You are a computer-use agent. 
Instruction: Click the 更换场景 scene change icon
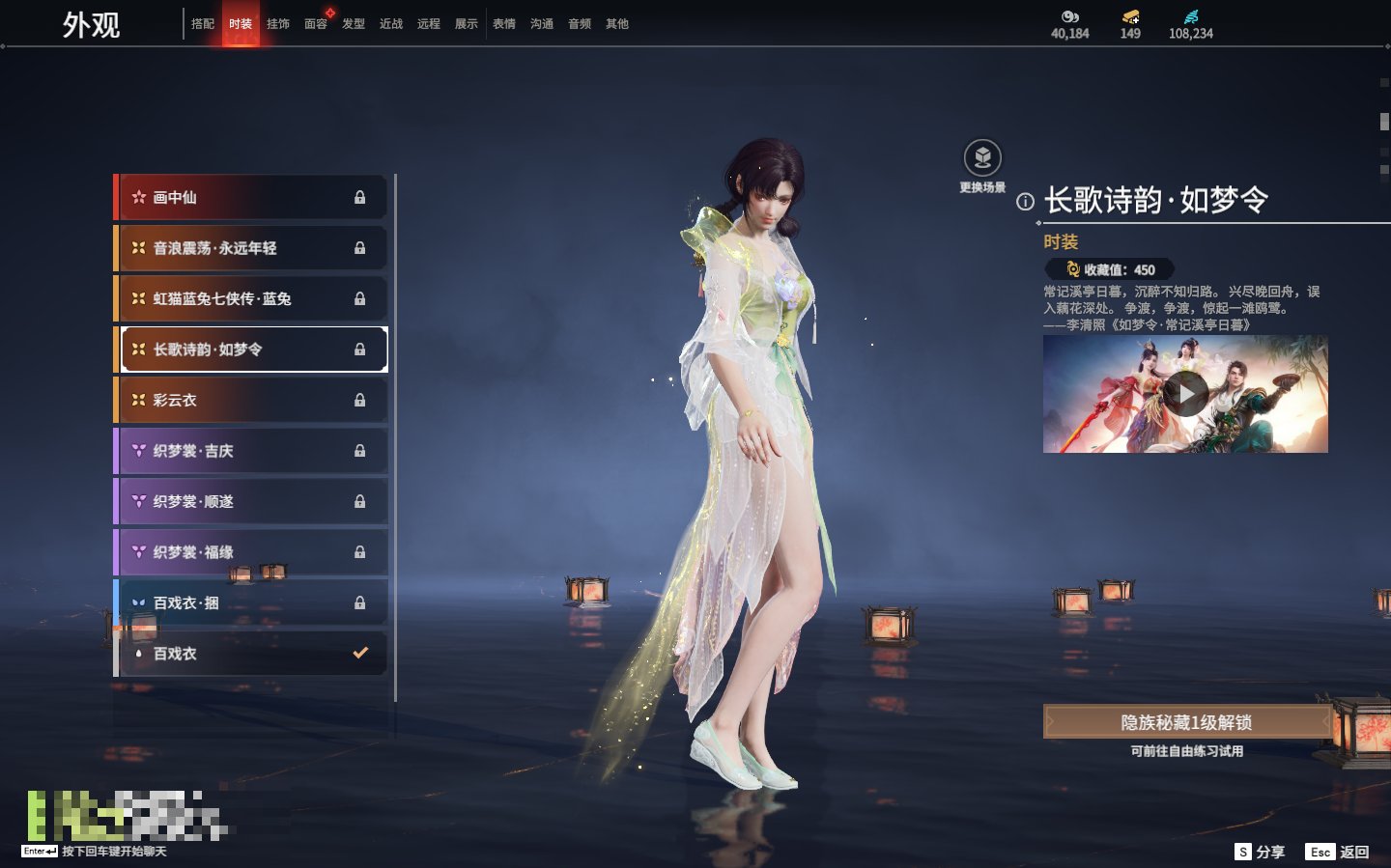tap(982, 158)
